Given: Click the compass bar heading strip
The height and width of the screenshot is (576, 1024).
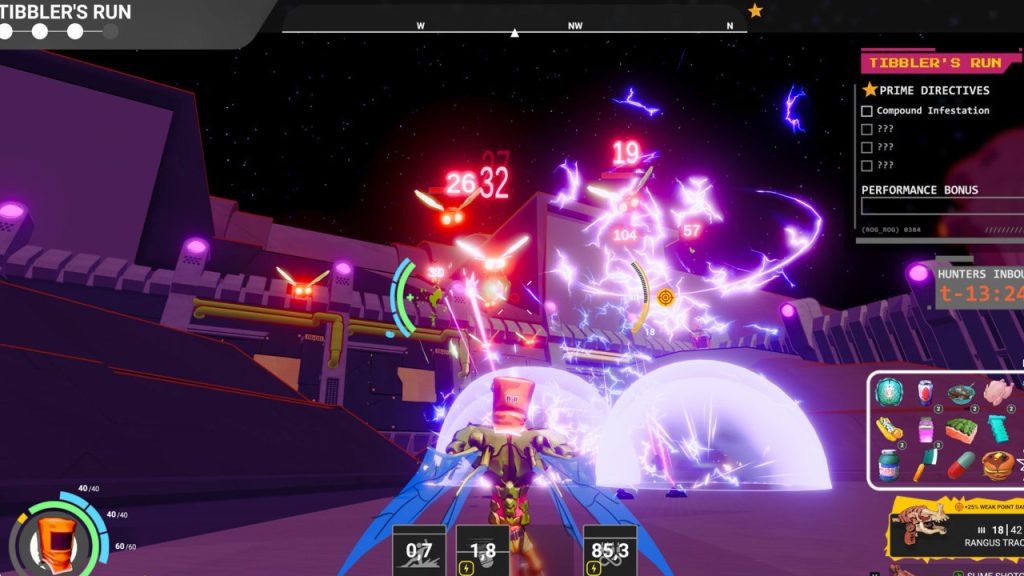Looking at the screenshot, I should tap(514, 26).
